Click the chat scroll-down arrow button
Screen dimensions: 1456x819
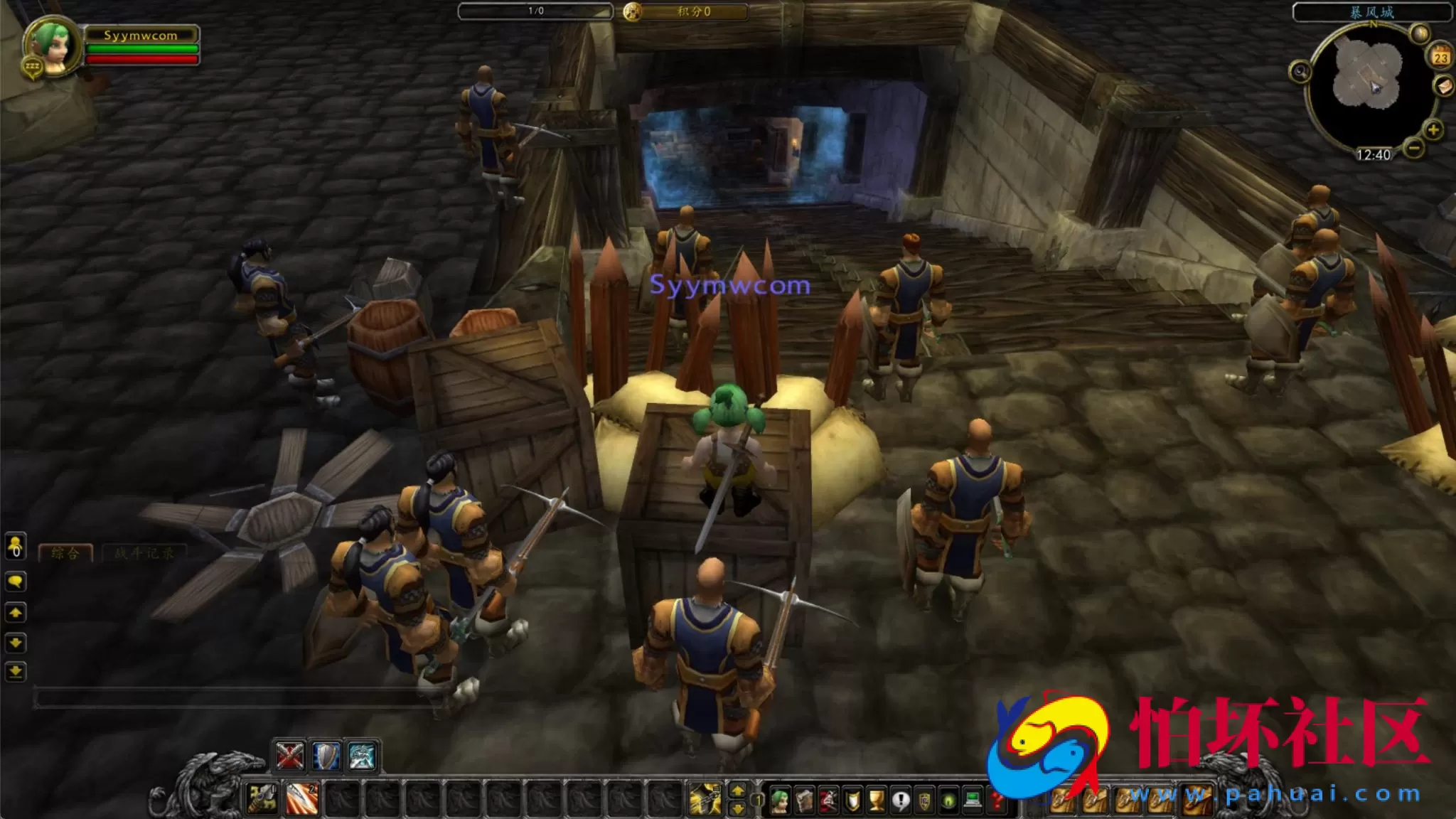pyautogui.click(x=16, y=642)
